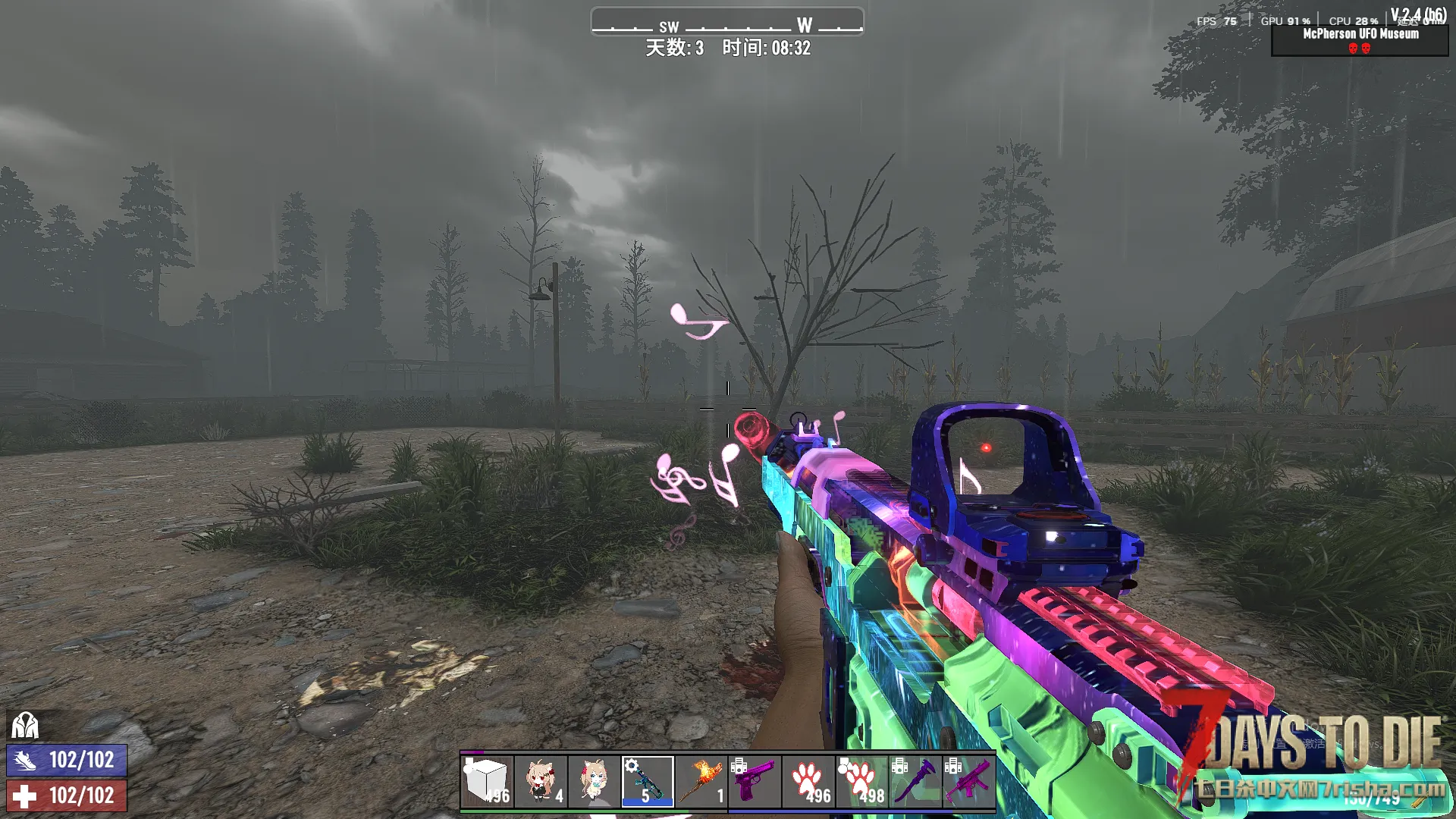1456x819 pixels.
Task: Choose the red-eyed catgirl figure slot
Action: tap(541, 781)
